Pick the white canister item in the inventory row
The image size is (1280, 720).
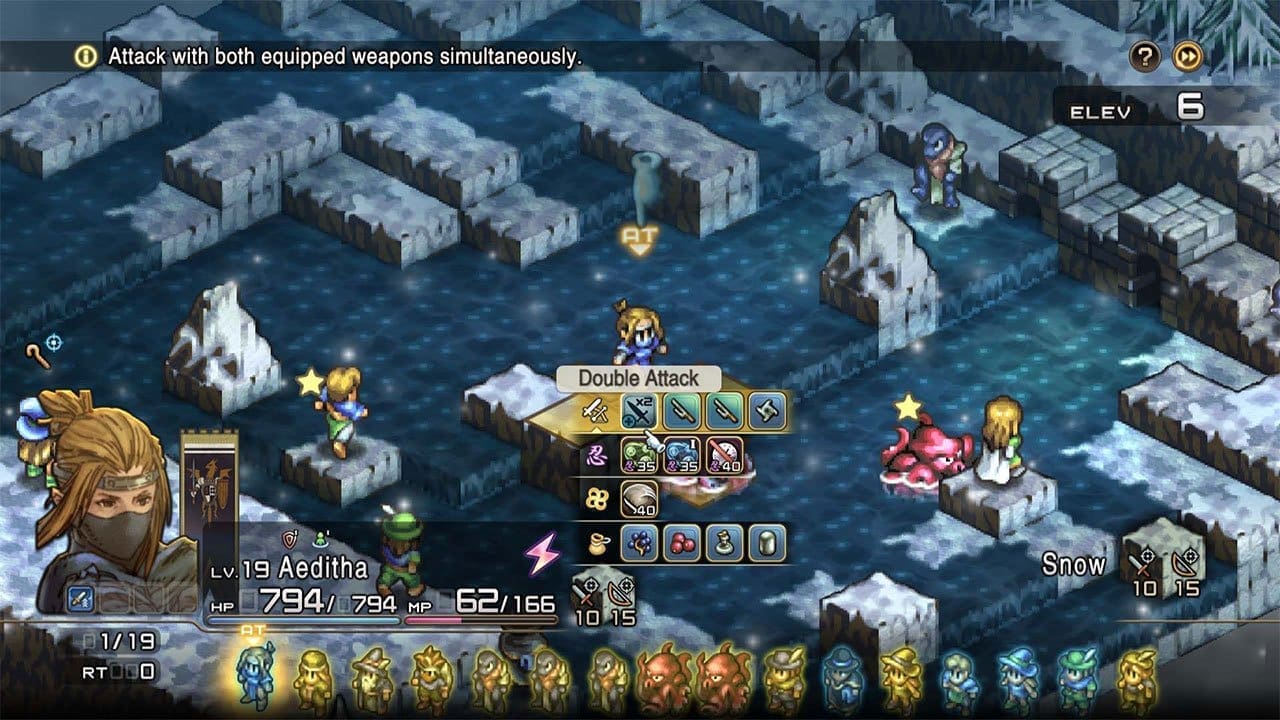coord(766,542)
